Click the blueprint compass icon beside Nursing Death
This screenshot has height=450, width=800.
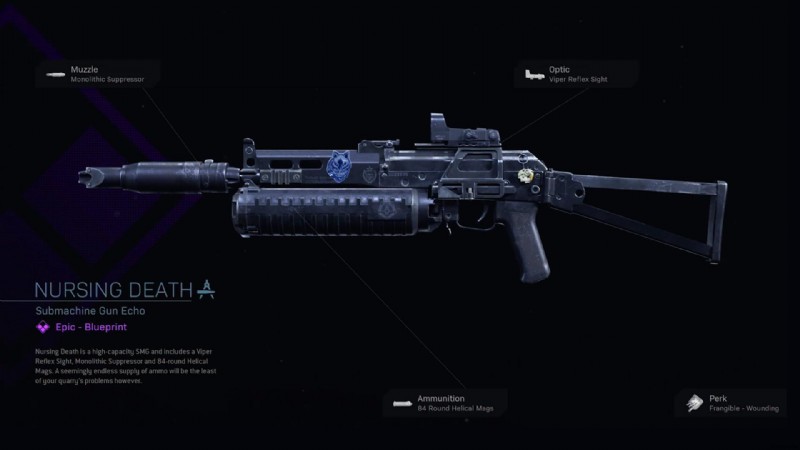click(x=206, y=290)
